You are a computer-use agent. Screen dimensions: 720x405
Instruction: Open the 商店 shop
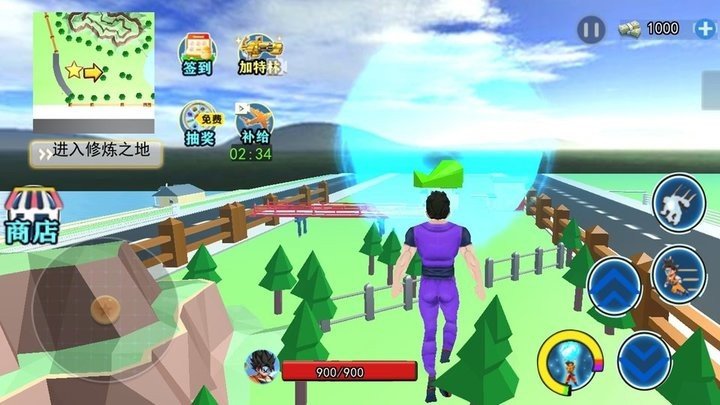[33, 215]
